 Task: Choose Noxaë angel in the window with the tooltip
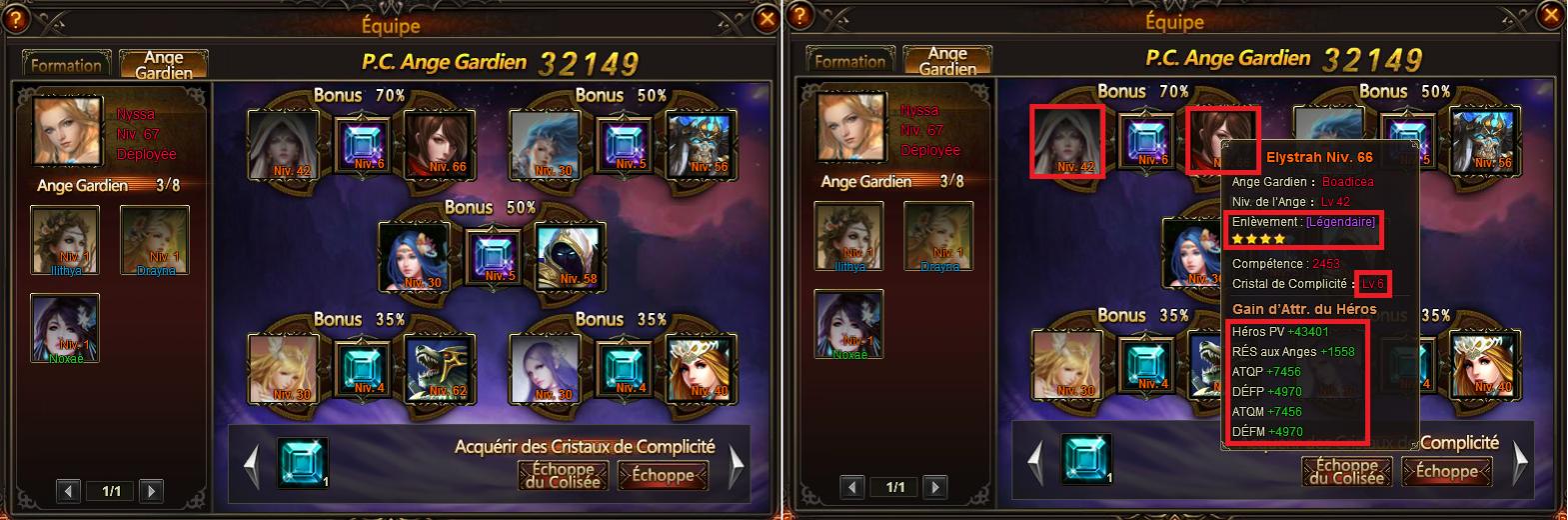click(848, 325)
